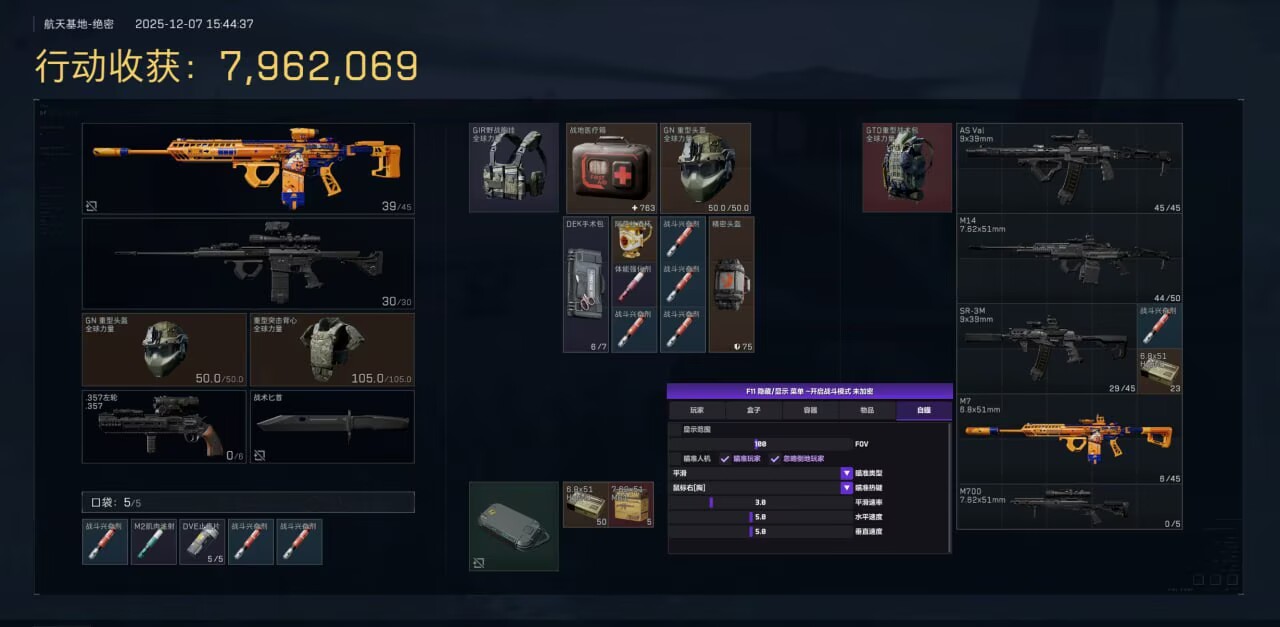Select the GTO重型战术包 backpack

point(907,168)
